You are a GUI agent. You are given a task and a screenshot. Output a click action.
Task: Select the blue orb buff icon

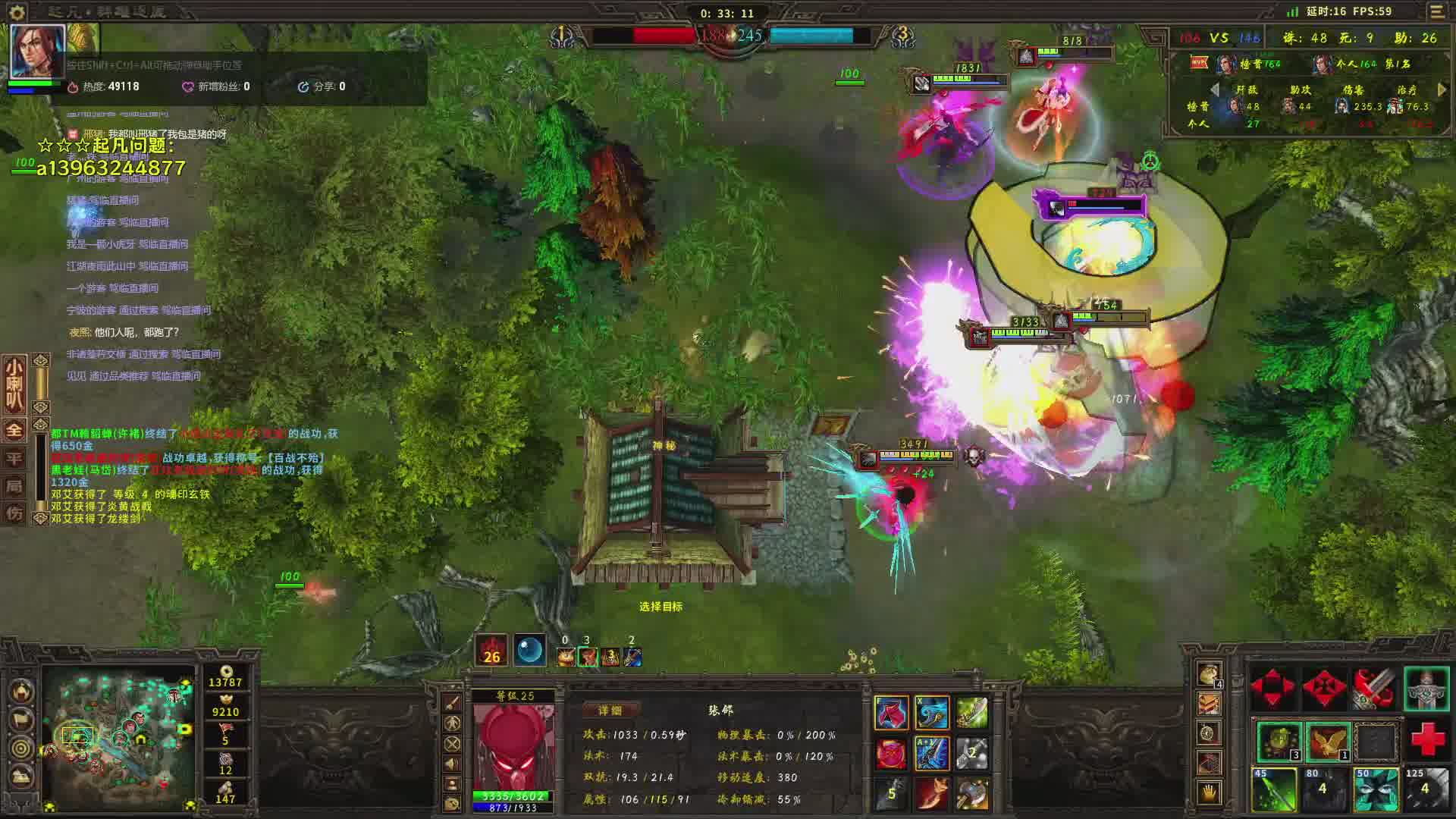click(530, 651)
